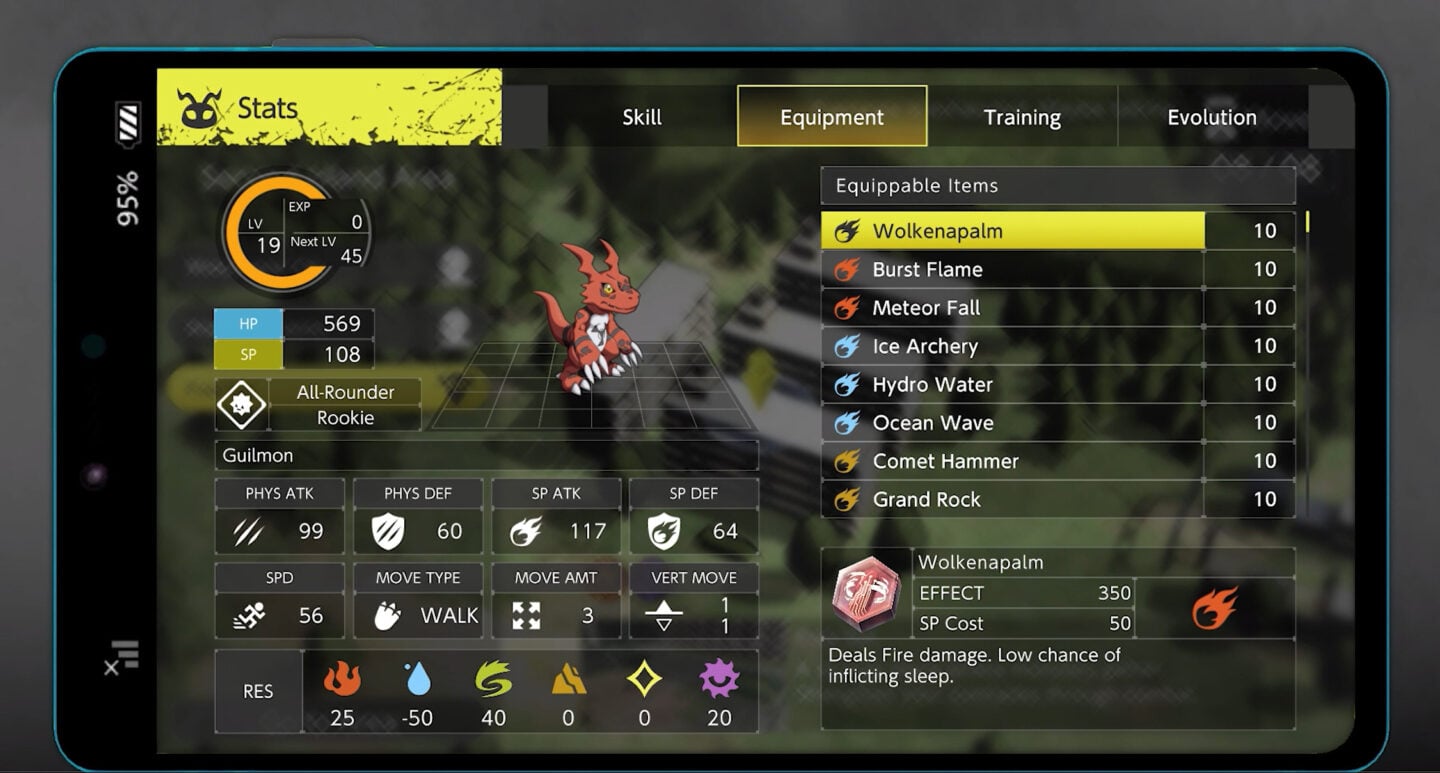Open the Evolution tab
The image size is (1440, 773).
tap(1211, 117)
